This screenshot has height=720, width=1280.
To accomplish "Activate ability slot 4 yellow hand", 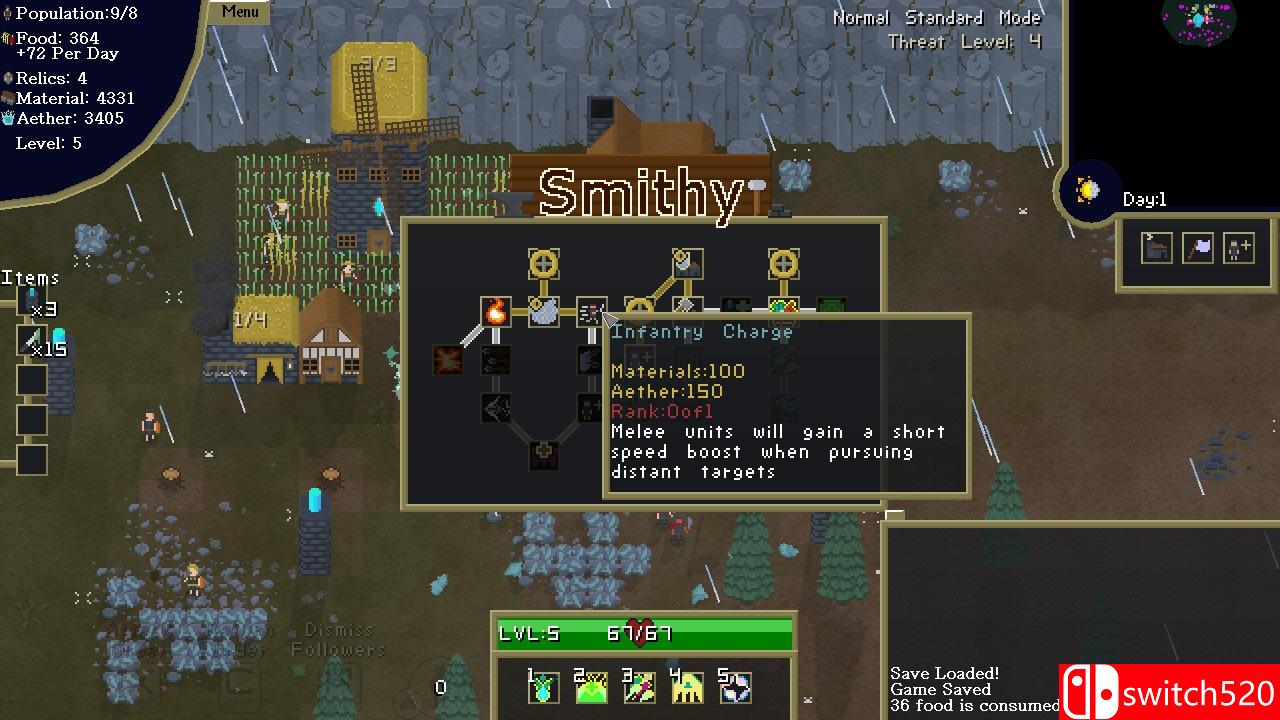I will pyautogui.click(x=687, y=687).
